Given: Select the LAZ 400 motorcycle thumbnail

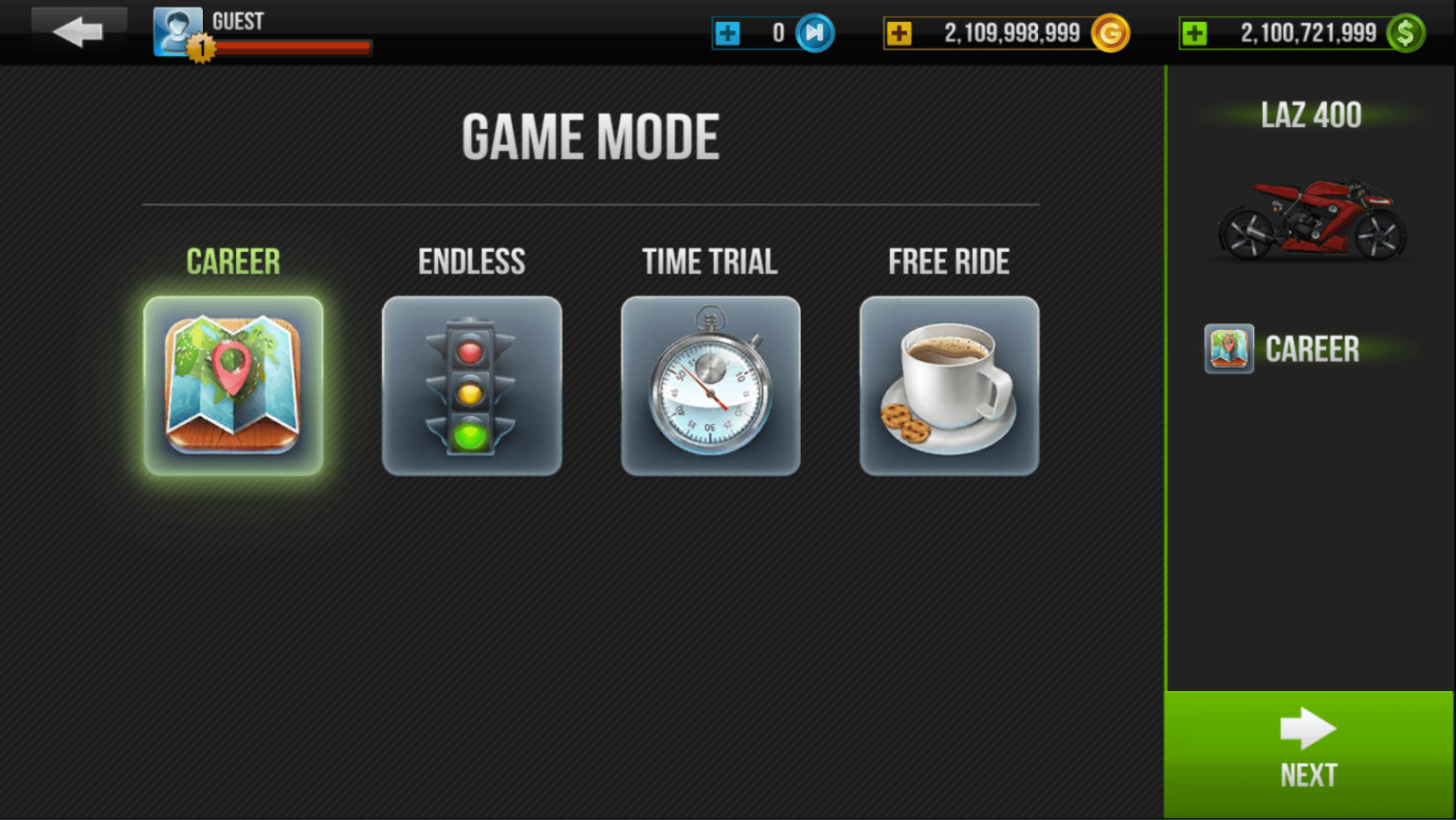Looking at the screenshot, I should pyautogui.click(x=1311, y=220).
